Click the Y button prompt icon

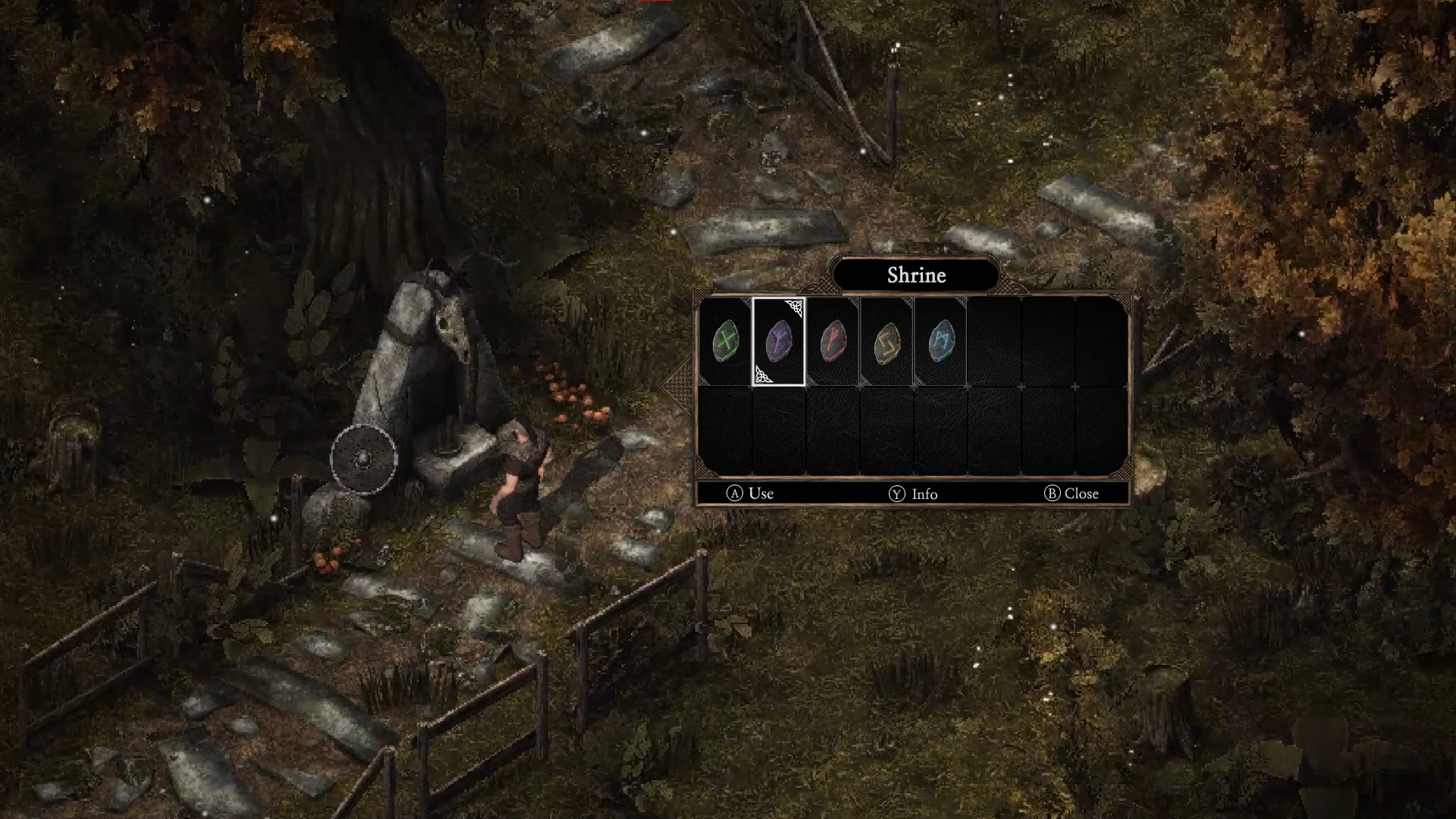click(x=896, y=494)
